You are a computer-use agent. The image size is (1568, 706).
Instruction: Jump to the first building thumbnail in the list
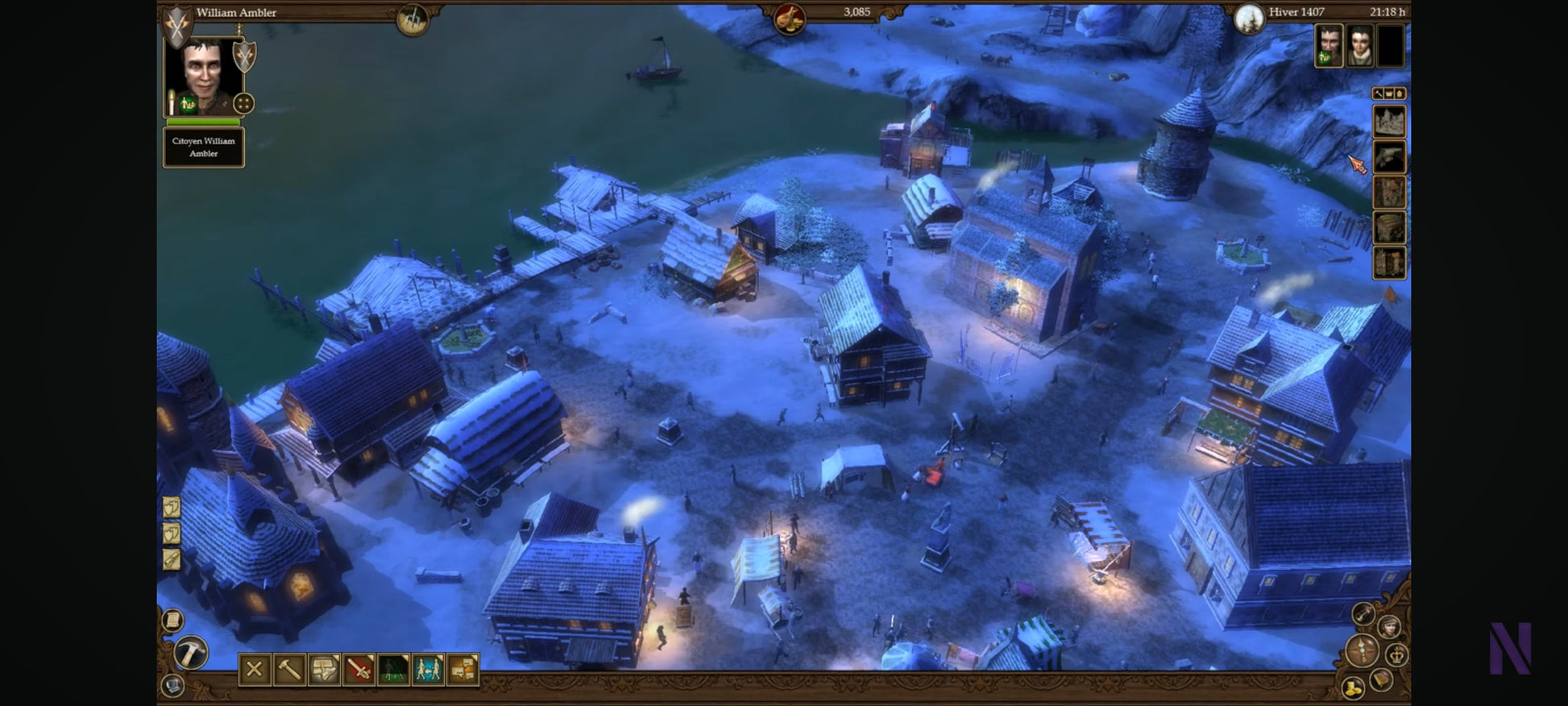pyautogui.click(x=1389, y=123)
